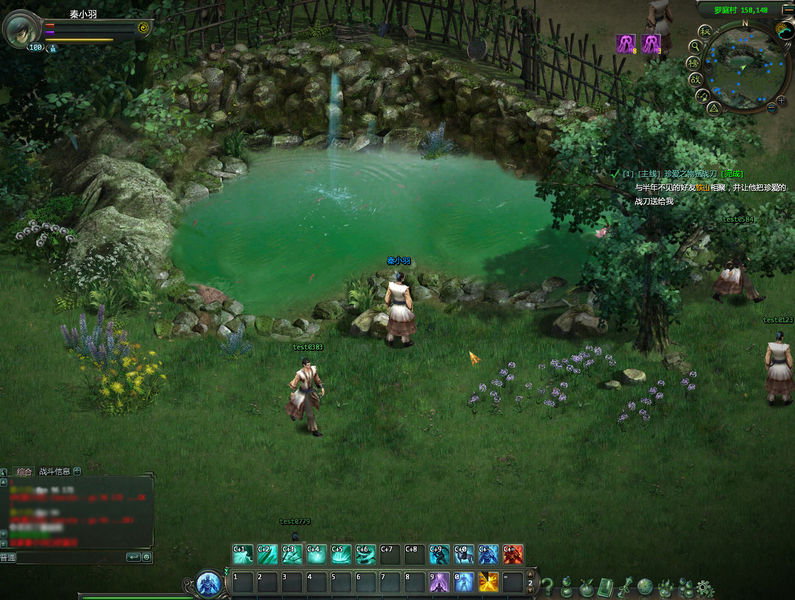Click the chat send (enter arrow) button
795x600 pixels.
tap(133, 557)
